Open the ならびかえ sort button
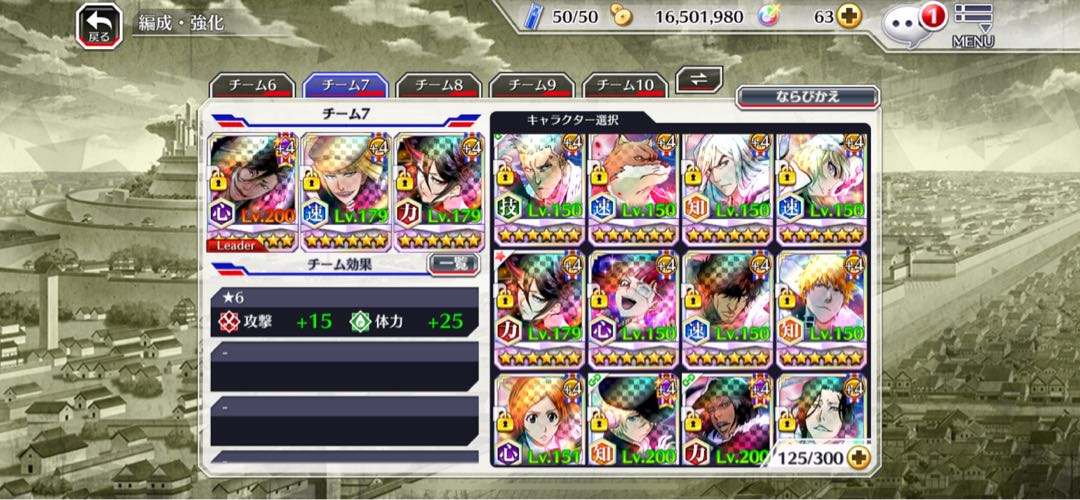This screenshot has width=1080, height=500. pos(807,97)
